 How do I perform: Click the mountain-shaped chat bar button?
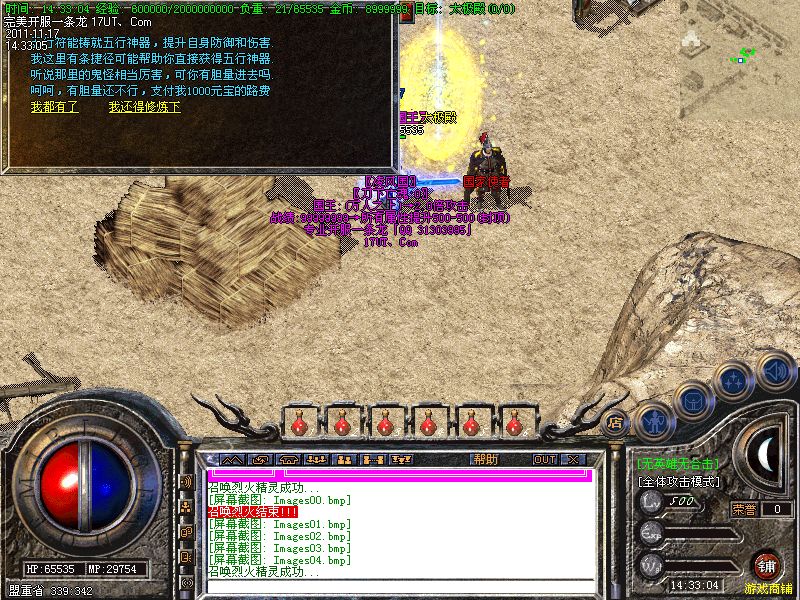(231, 459)
